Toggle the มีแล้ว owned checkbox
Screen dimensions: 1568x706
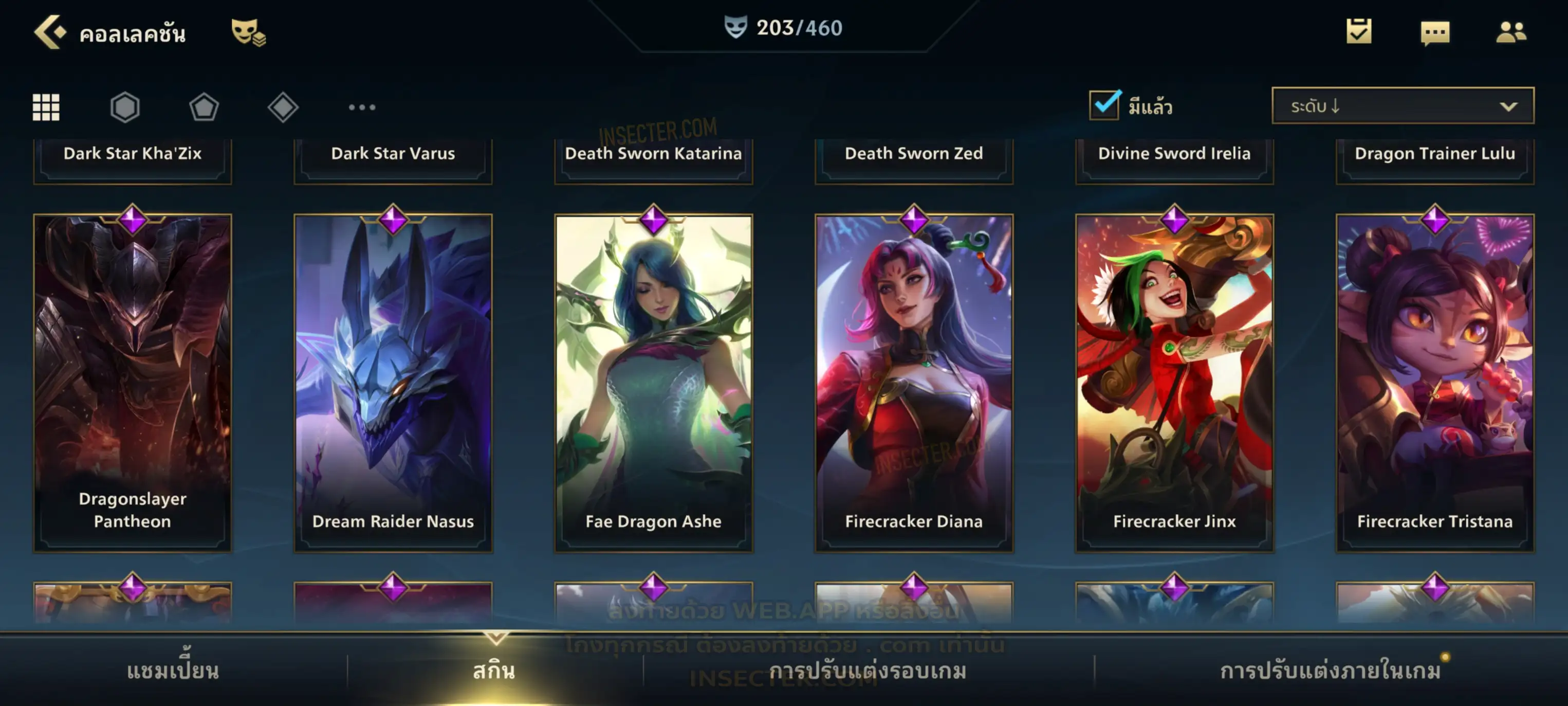1104,105
